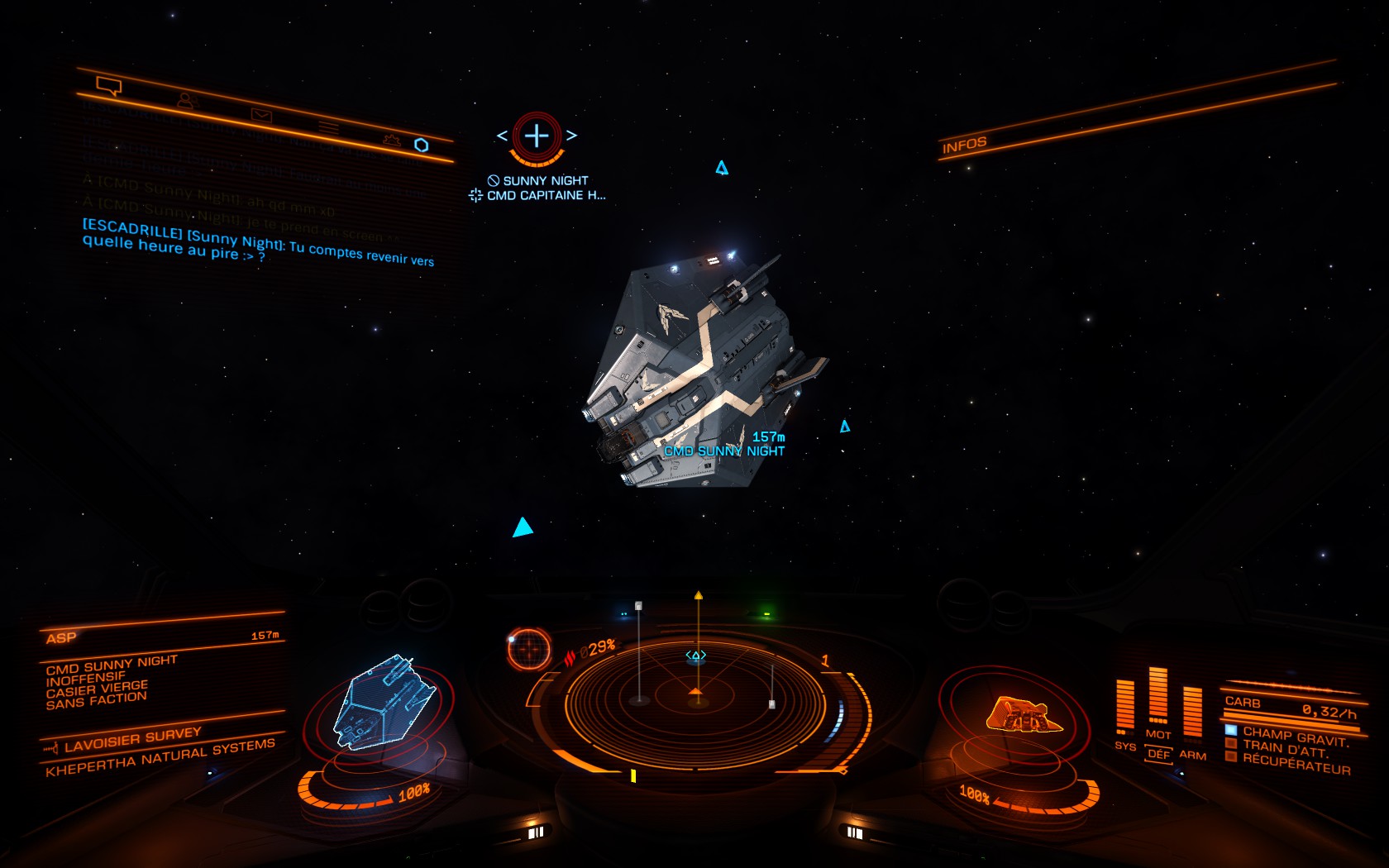Click the orange own-ship hologram

click(1023, 715)
